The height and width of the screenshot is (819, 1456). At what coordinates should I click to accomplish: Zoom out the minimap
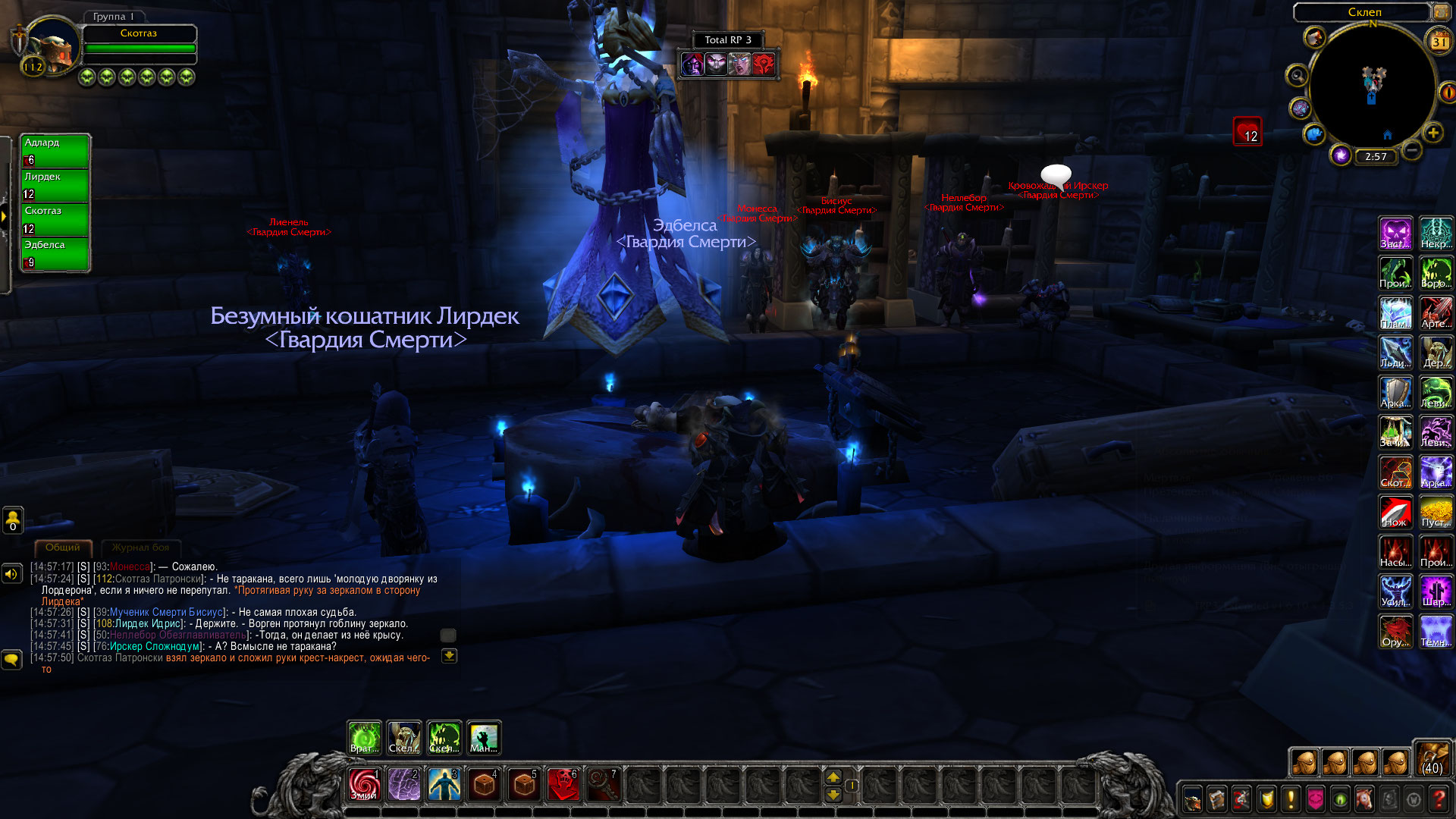pyautogui.click(x=1411, y=151)
